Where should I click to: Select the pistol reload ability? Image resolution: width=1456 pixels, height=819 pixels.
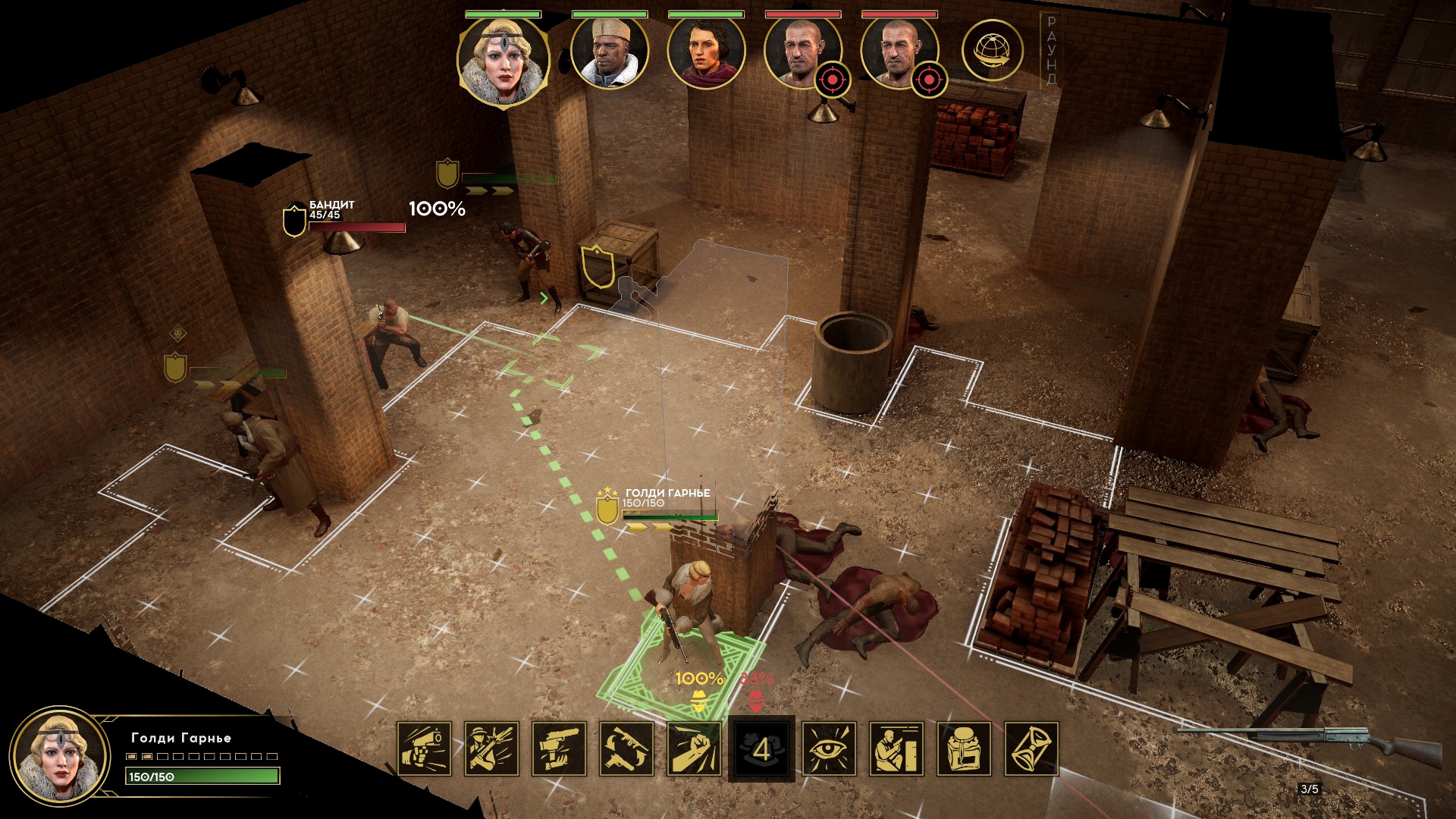click(x=559, y=749)
